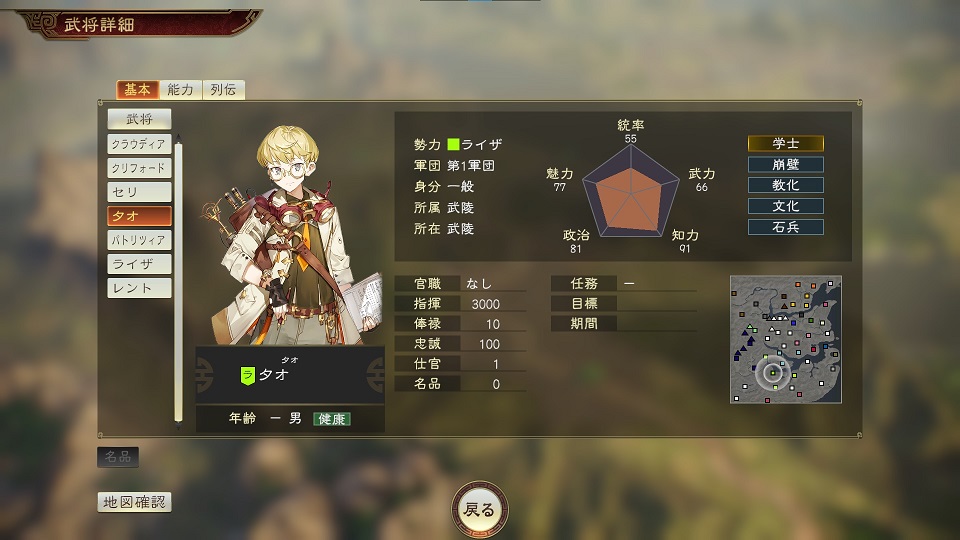Click the 武将 list header button
Screen dimensions: 960x540
[x=139, y=119]
